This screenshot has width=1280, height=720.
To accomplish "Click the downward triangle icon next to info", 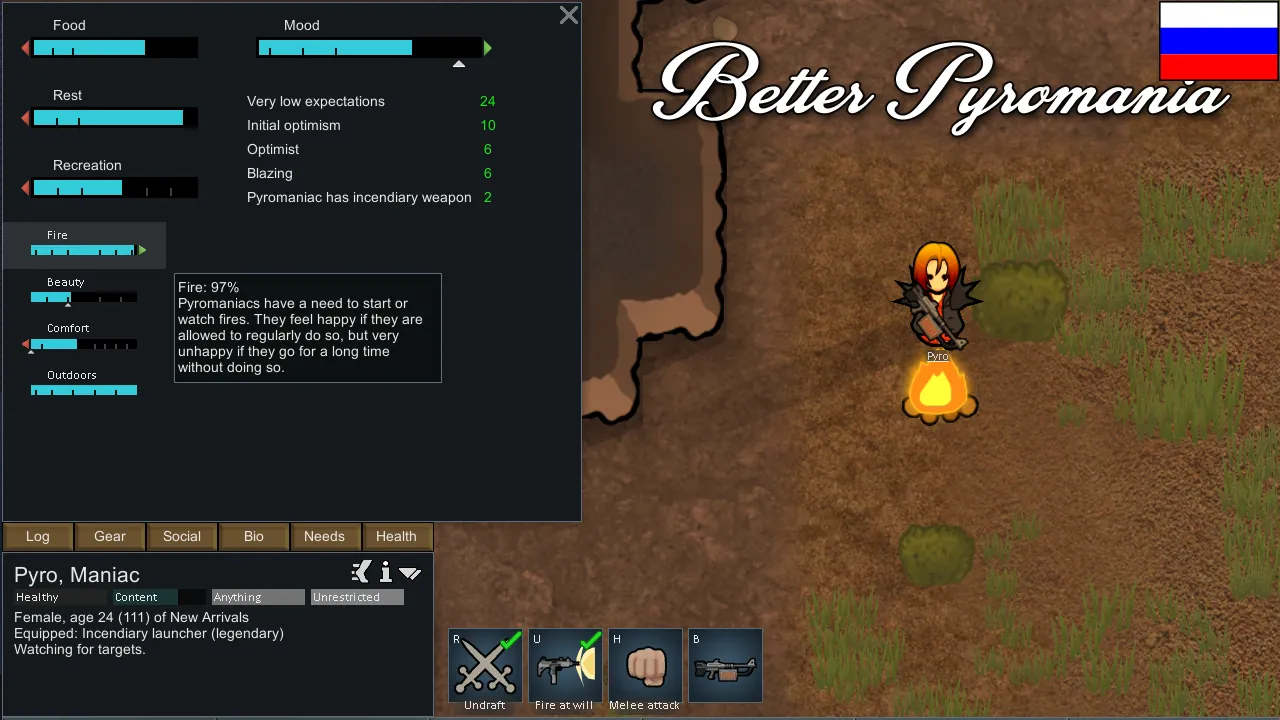I will tap(410, 573).
